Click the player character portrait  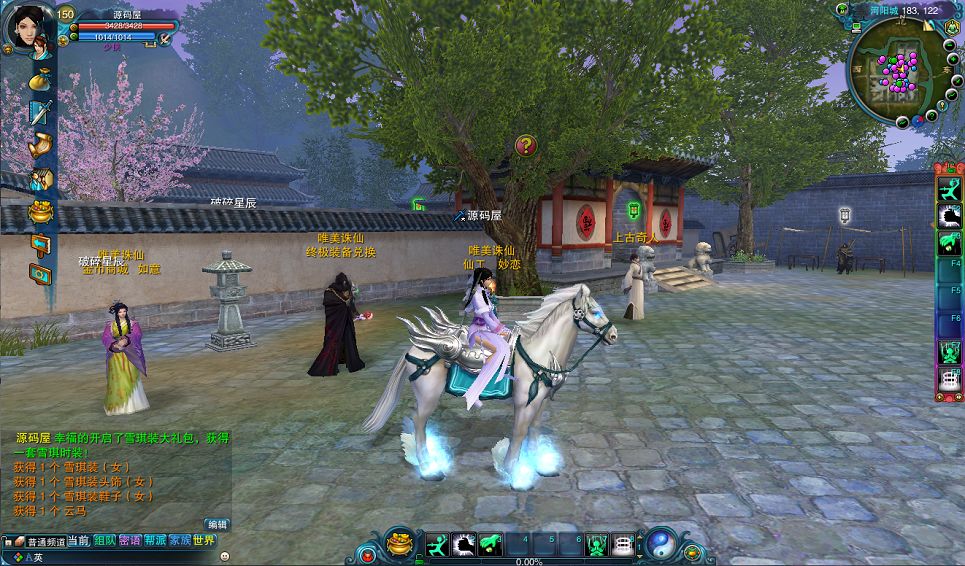tap(28, 30)
